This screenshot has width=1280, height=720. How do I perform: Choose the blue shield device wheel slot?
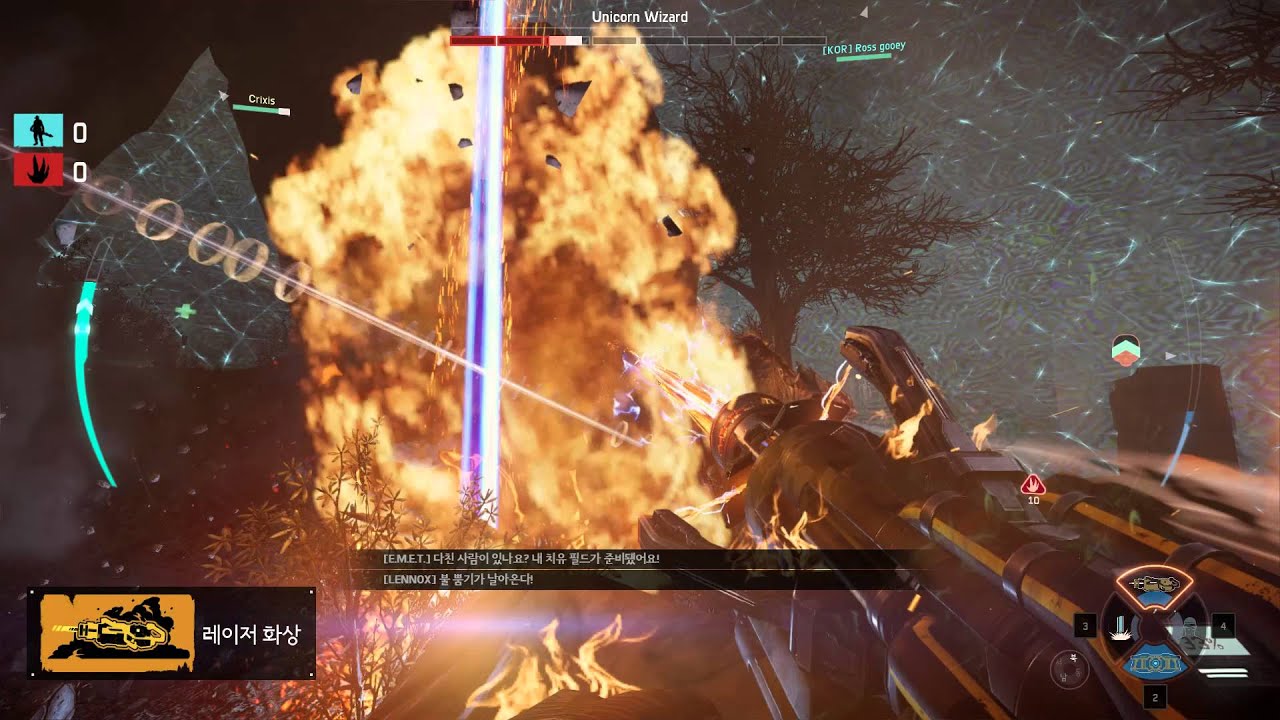1156,663
